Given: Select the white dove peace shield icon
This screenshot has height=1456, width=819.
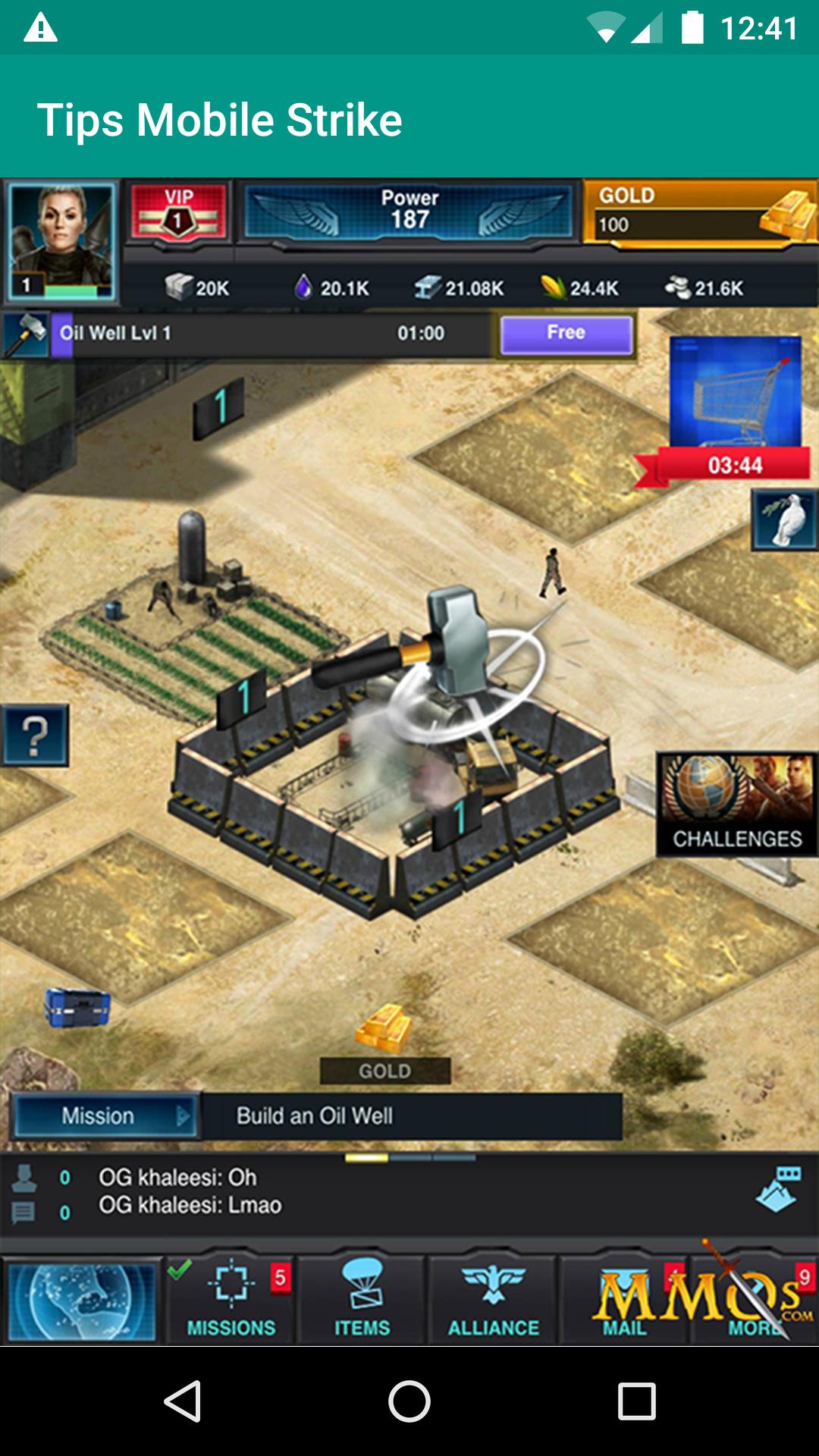Looking at the screenshot, I should coord(785,520).
